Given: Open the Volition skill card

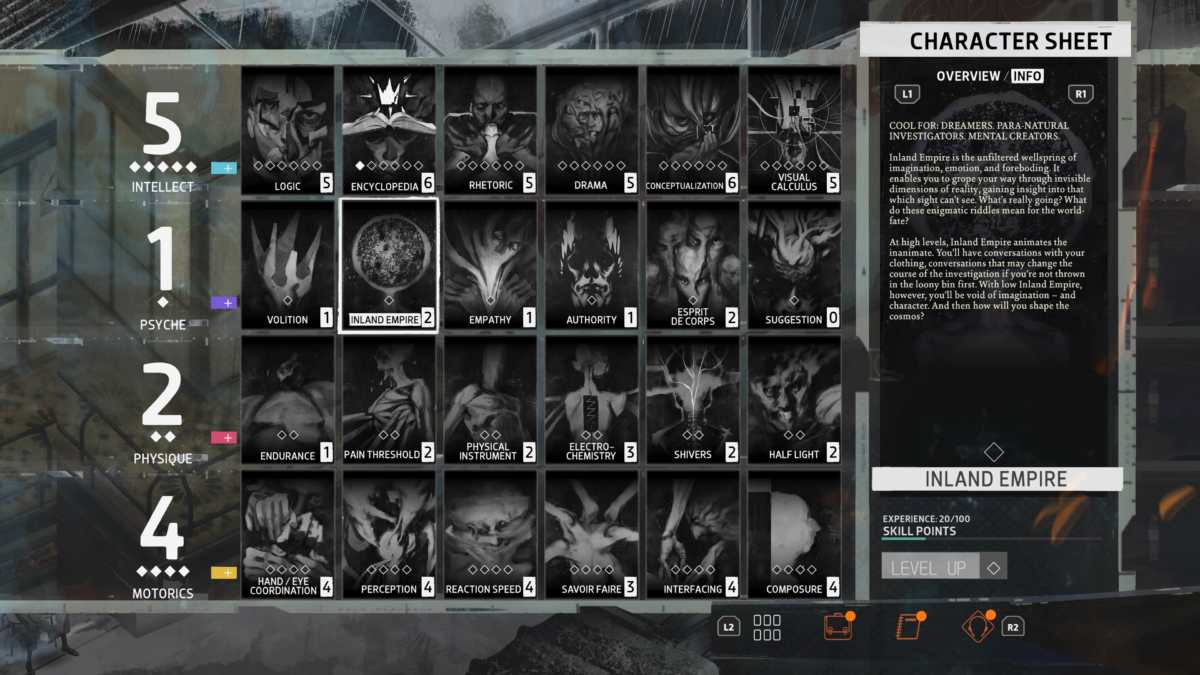Looking at the screenshot, I should pyautogui.click(x=288, y=265).
